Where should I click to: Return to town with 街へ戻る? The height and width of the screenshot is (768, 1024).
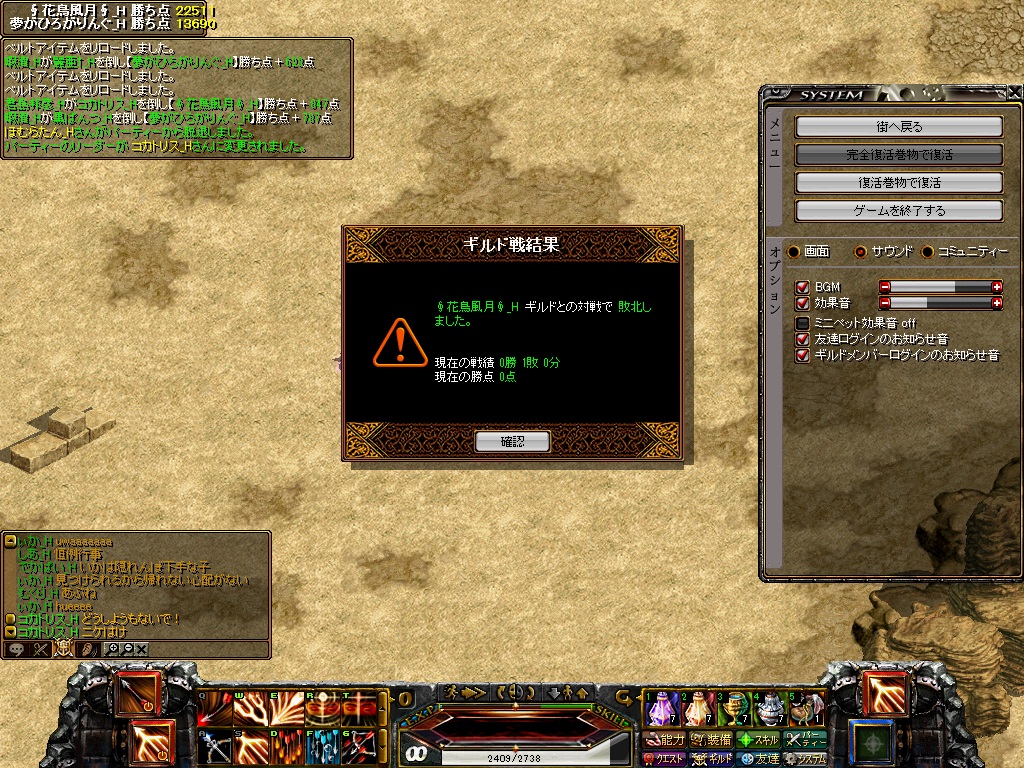(898, 127)
